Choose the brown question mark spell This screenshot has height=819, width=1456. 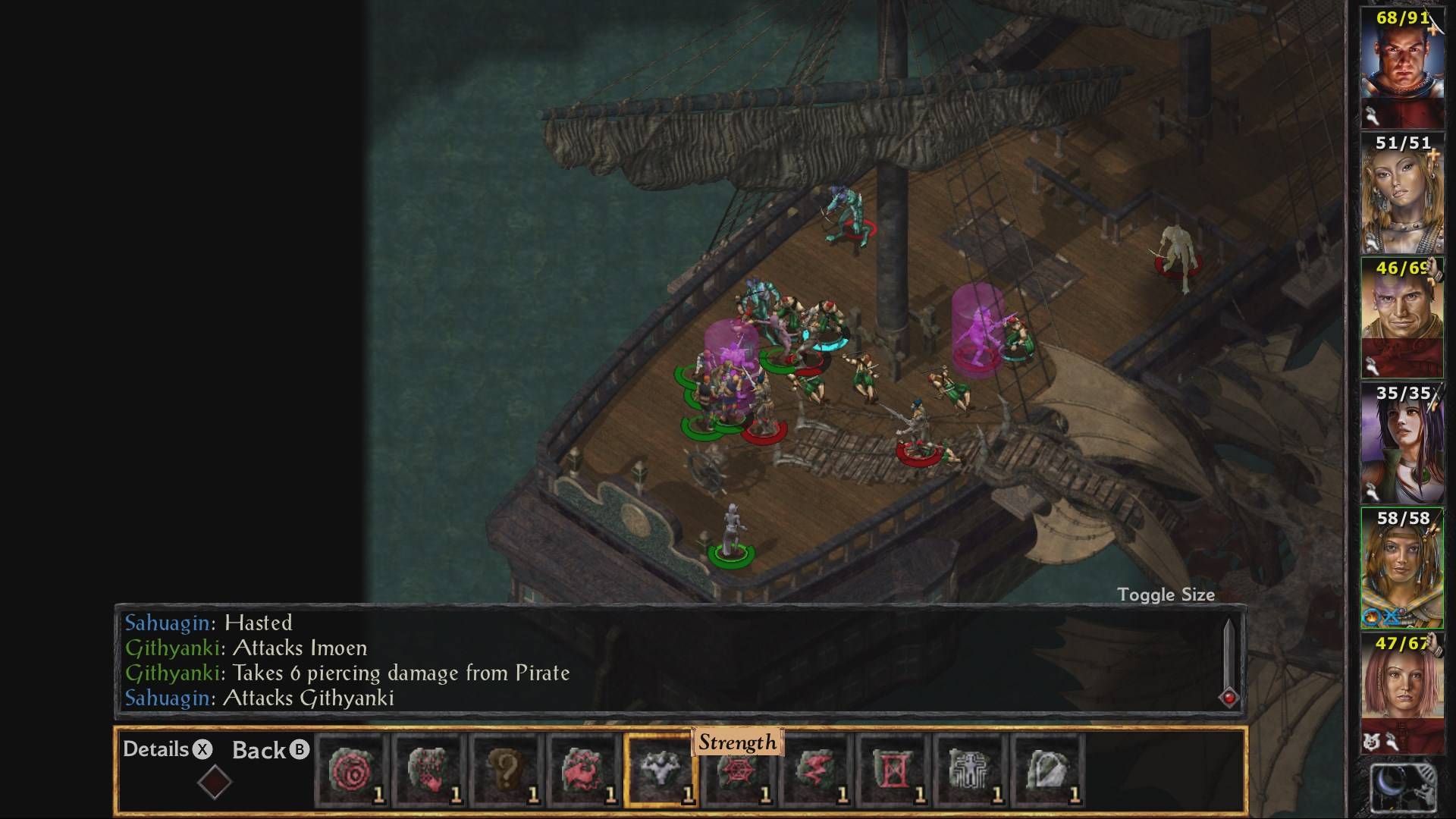pos(507,770)
